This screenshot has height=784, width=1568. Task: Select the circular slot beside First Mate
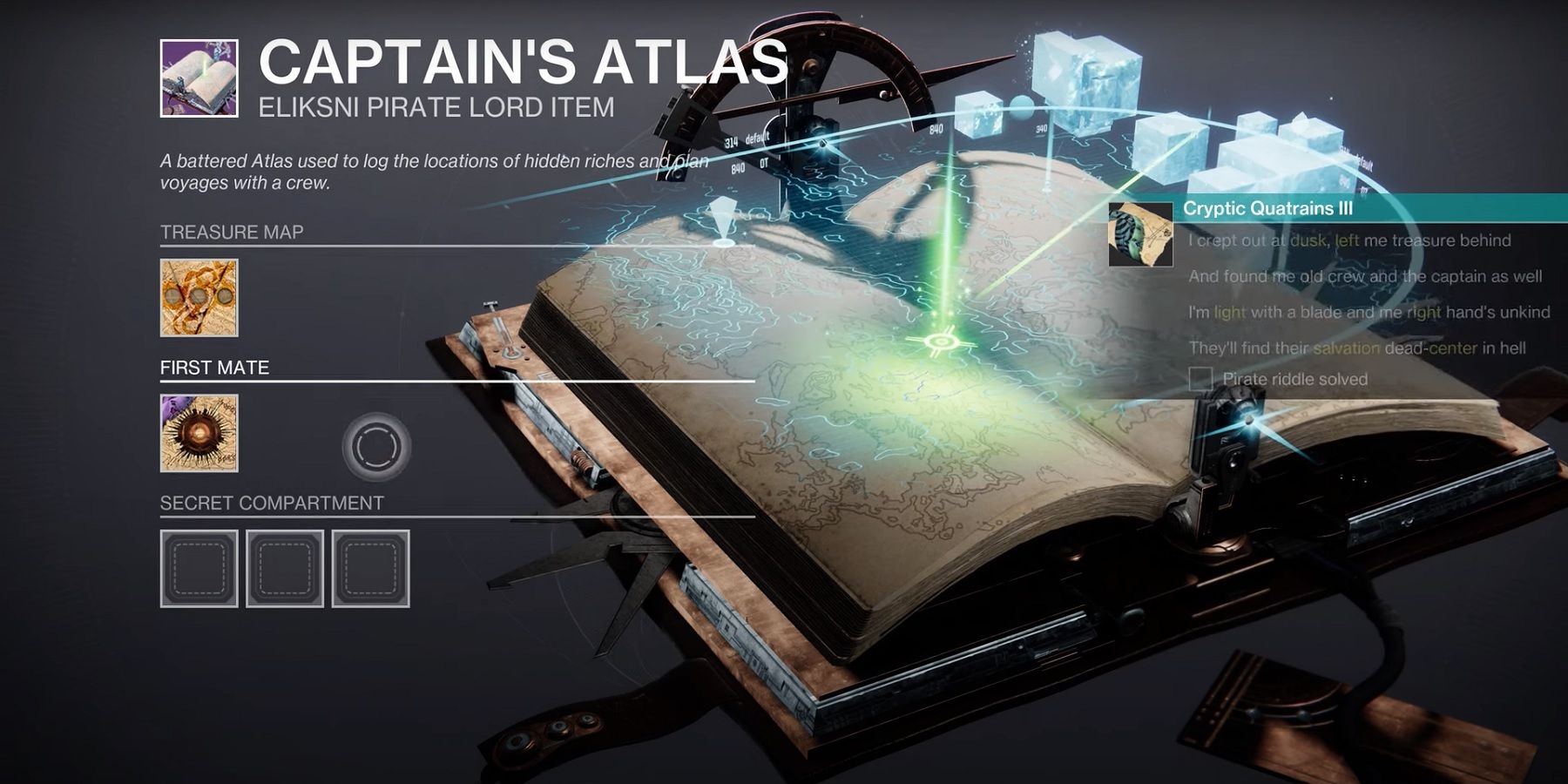[x=375, y=446]
